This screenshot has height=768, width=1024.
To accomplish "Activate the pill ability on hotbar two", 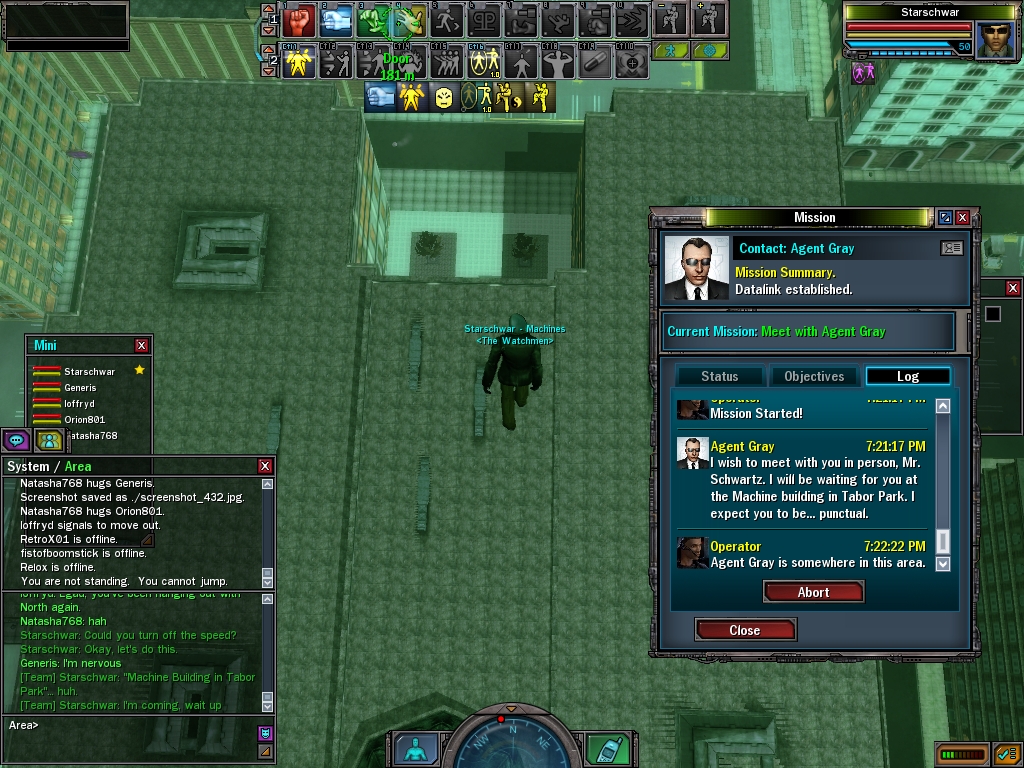I will [x=594, y=62].
